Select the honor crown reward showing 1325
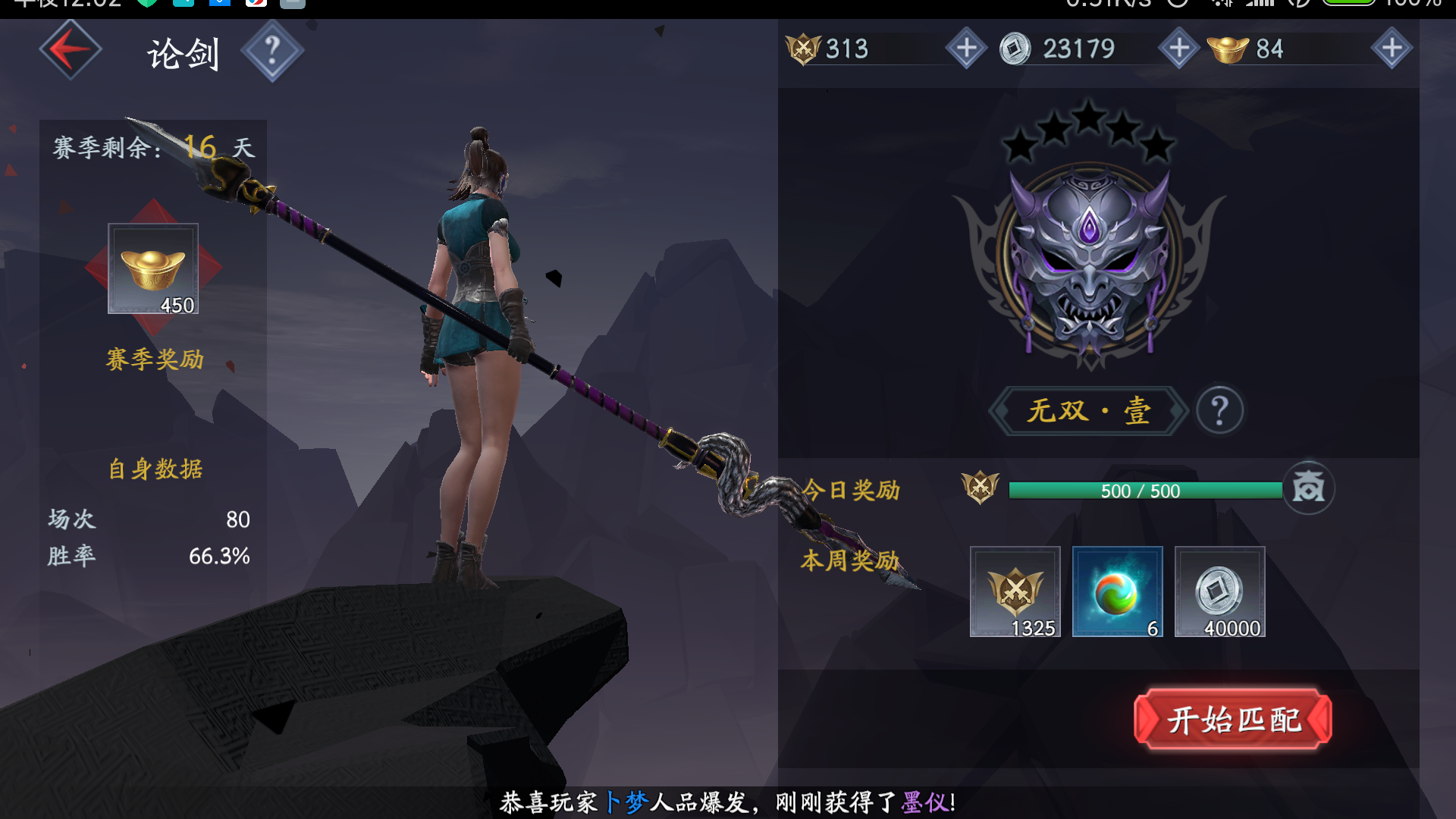The width and height of the screenshot is (1456, 819). pos(1015,592)
